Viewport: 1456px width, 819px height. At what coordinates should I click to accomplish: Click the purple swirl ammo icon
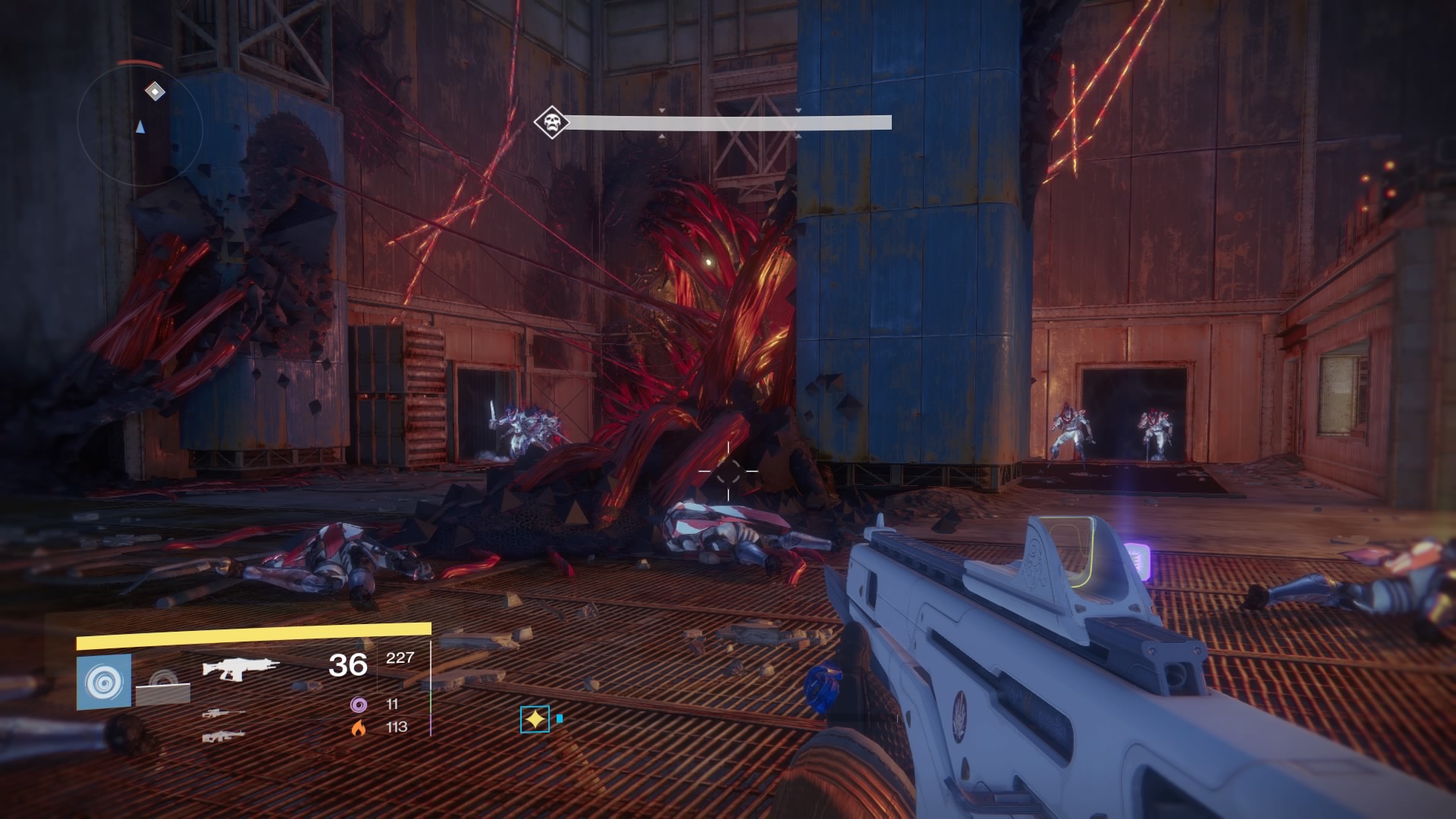[359, 704]
